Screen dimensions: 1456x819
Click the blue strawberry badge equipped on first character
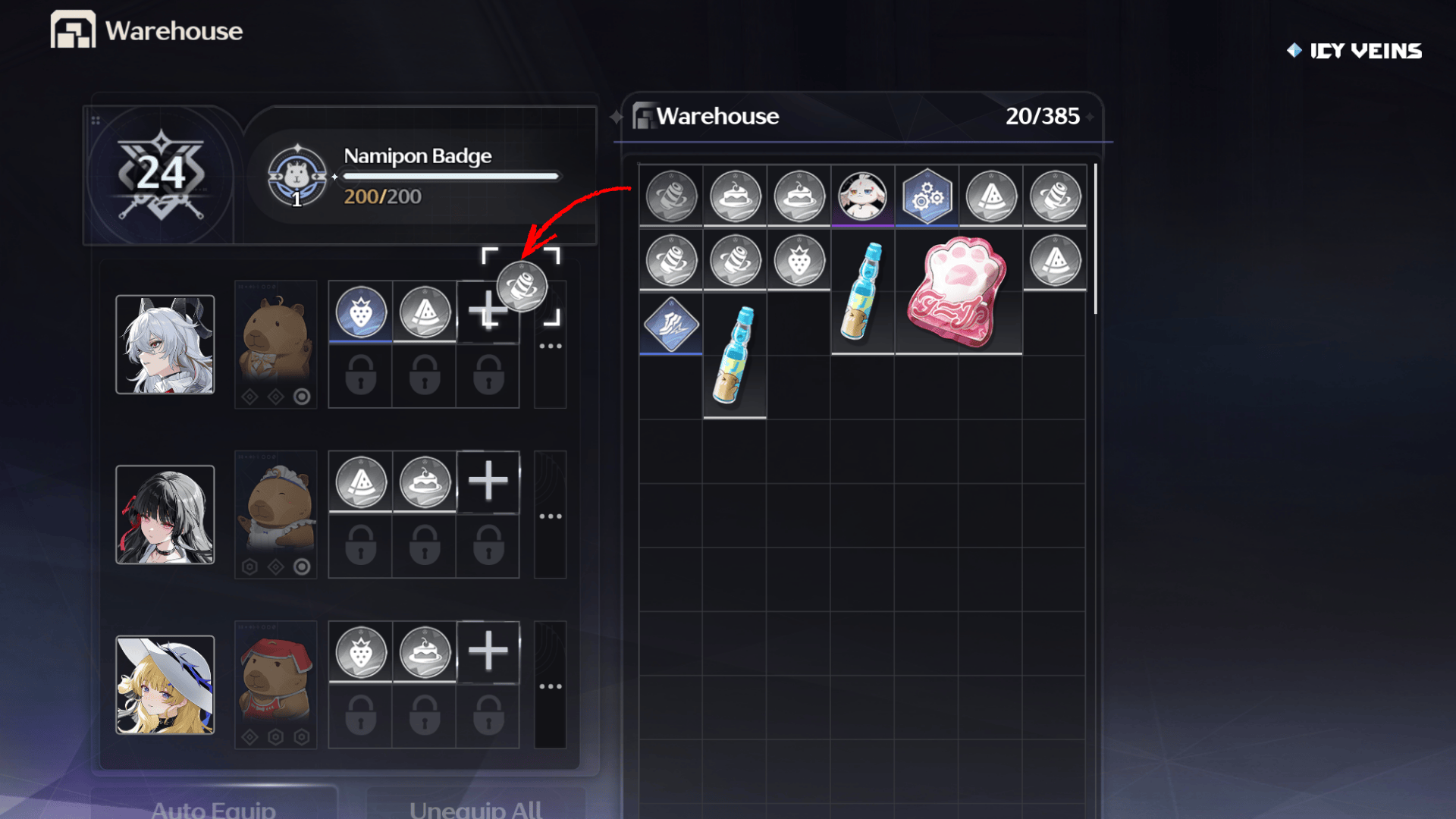click(361, 312)
